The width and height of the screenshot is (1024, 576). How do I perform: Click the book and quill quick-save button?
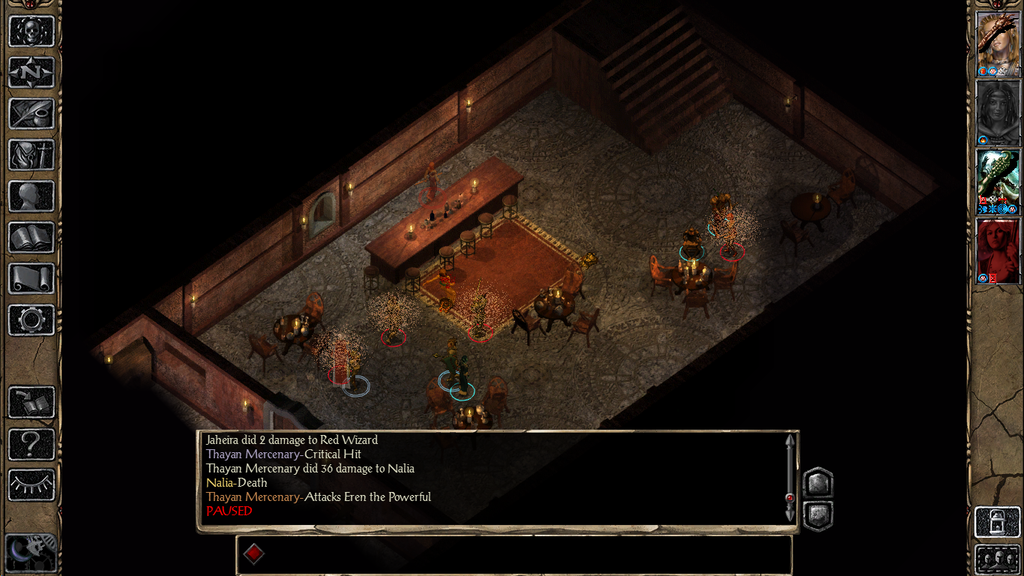pyautogui.click(x=31, y=402)
